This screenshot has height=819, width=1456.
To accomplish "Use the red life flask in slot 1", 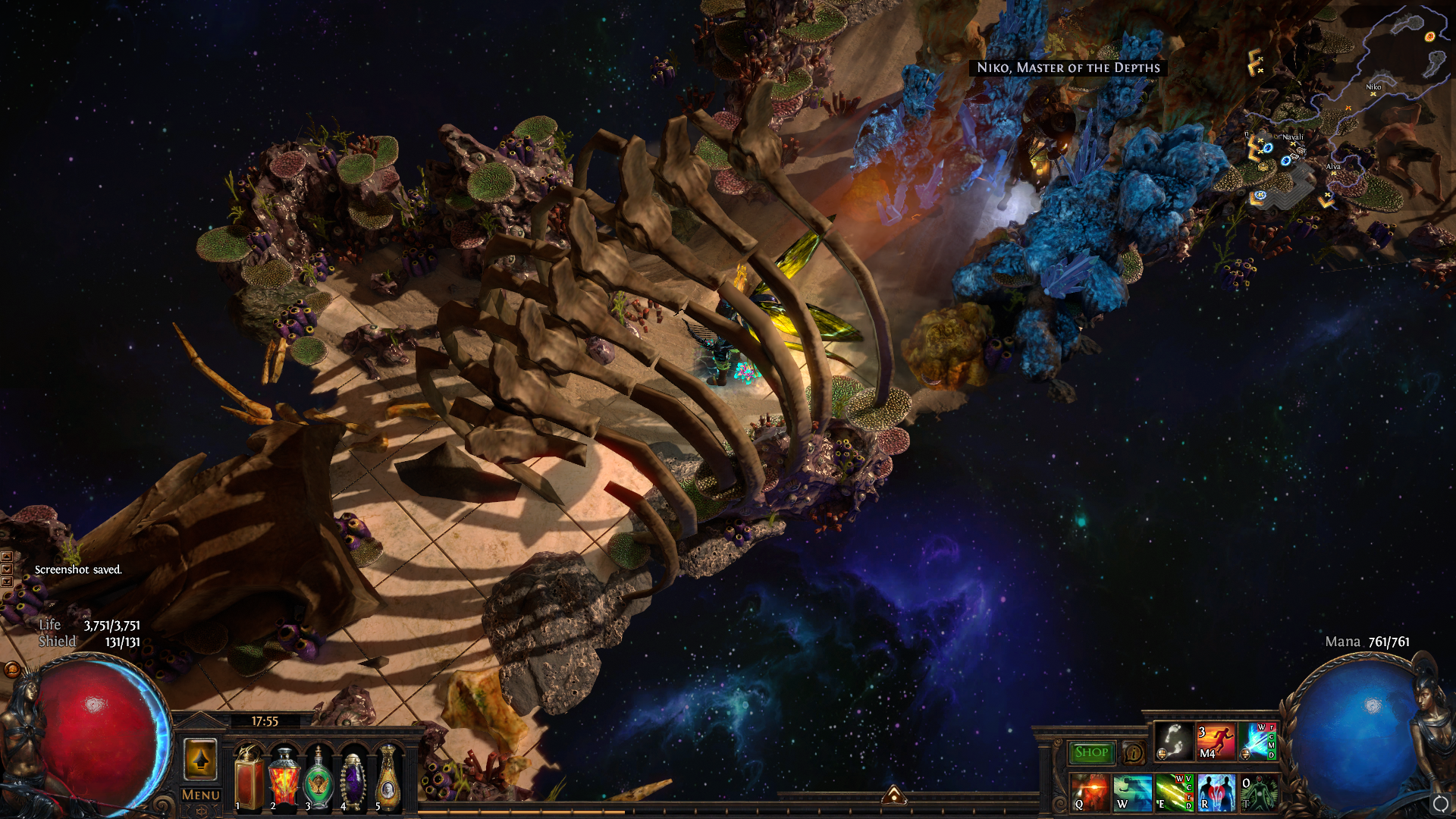I will [x=249, y=779].
